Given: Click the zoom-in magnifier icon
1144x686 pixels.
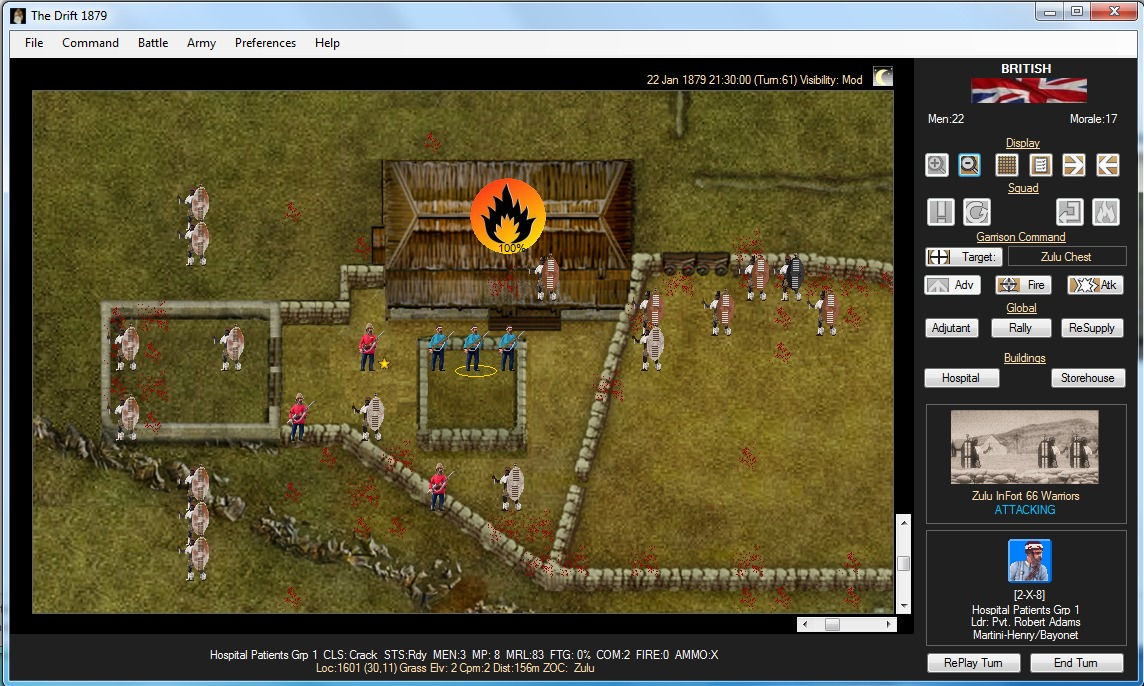Looking at the screenshot, I should 937,165.
